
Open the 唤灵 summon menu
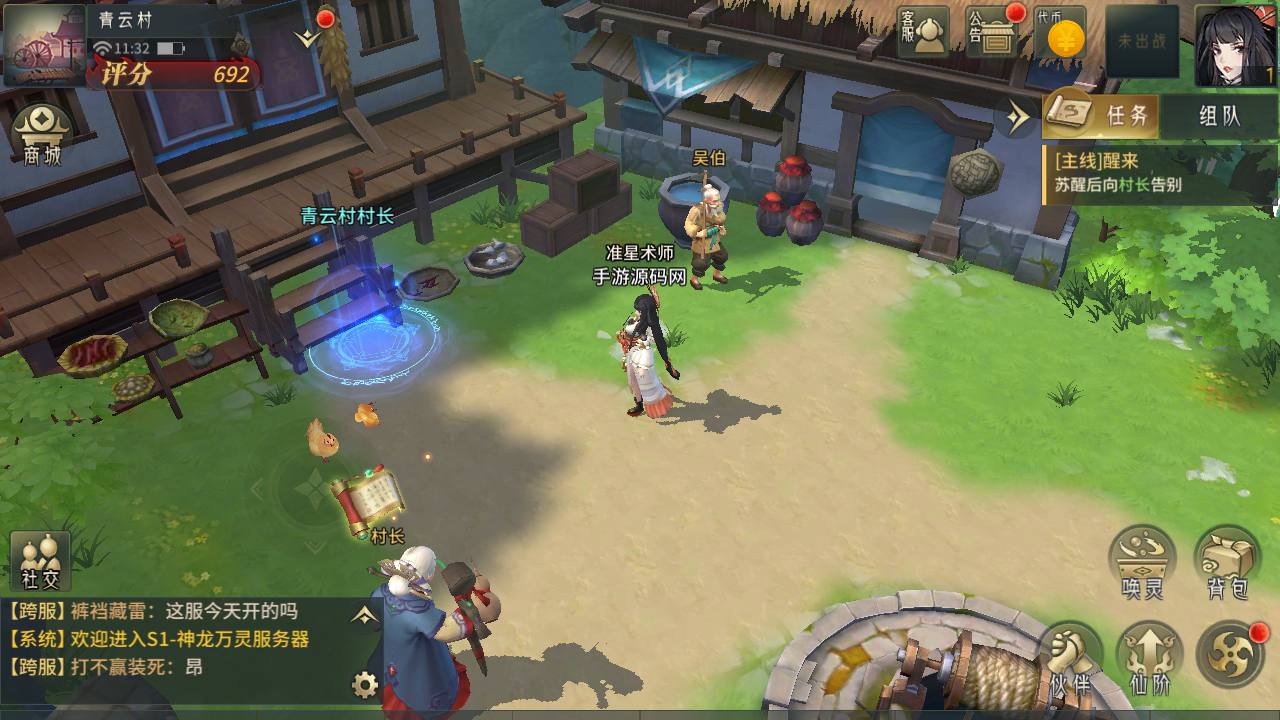click(x=1142, y=562)
